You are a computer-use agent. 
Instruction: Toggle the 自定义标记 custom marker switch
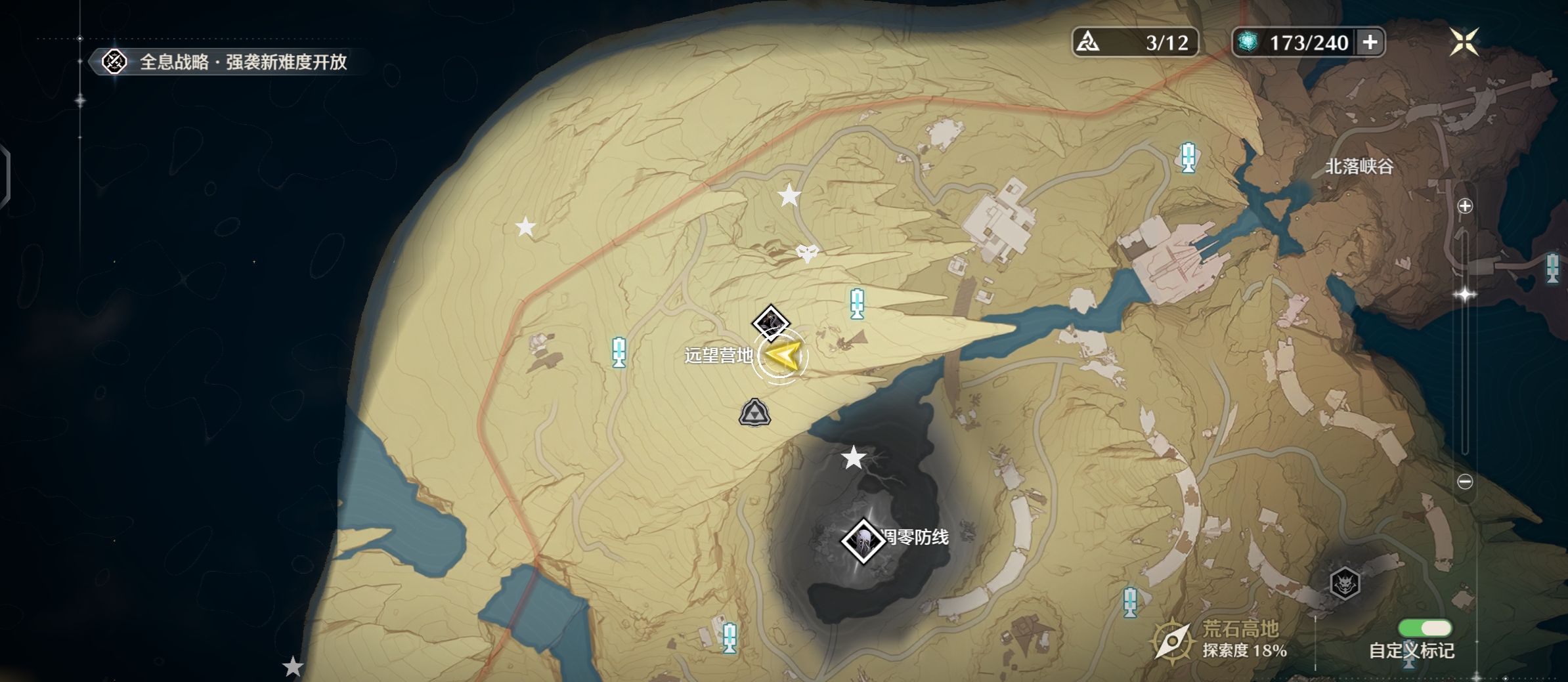click(1425, 628)
